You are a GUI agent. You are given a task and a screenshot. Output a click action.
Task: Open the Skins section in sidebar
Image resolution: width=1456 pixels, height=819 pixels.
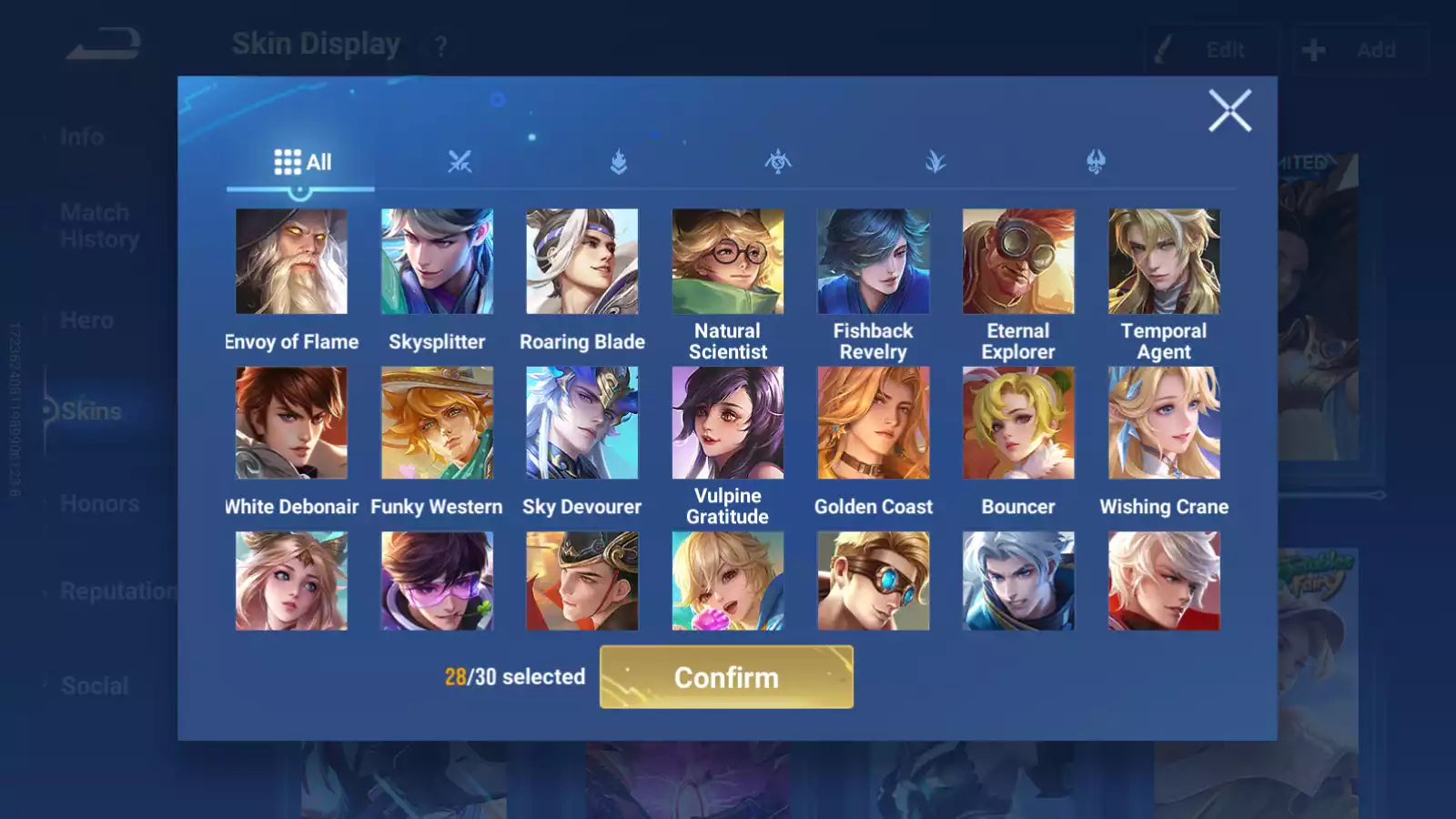click(91, 411)
